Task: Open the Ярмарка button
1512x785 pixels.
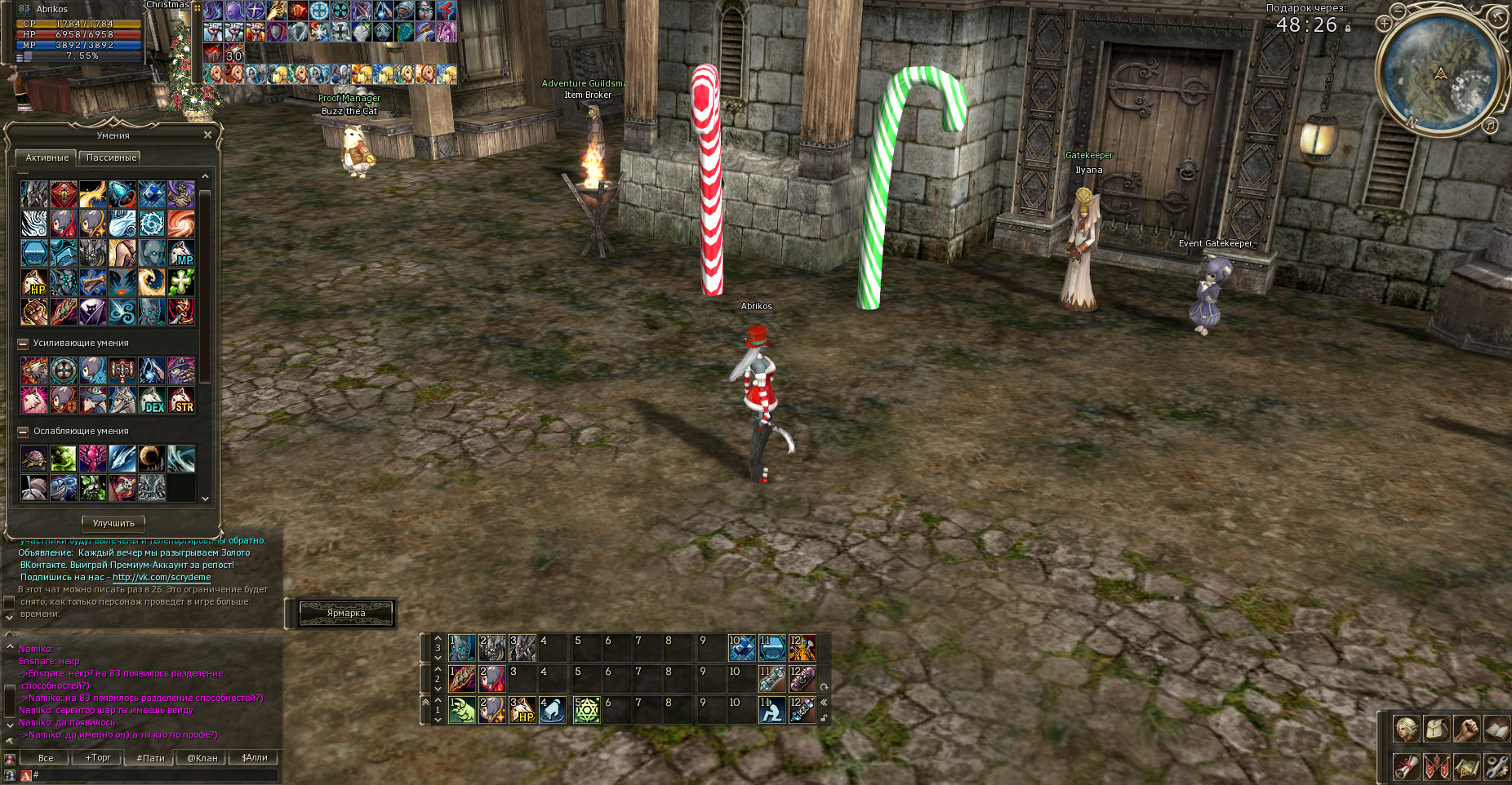Action: click(346, 613)
